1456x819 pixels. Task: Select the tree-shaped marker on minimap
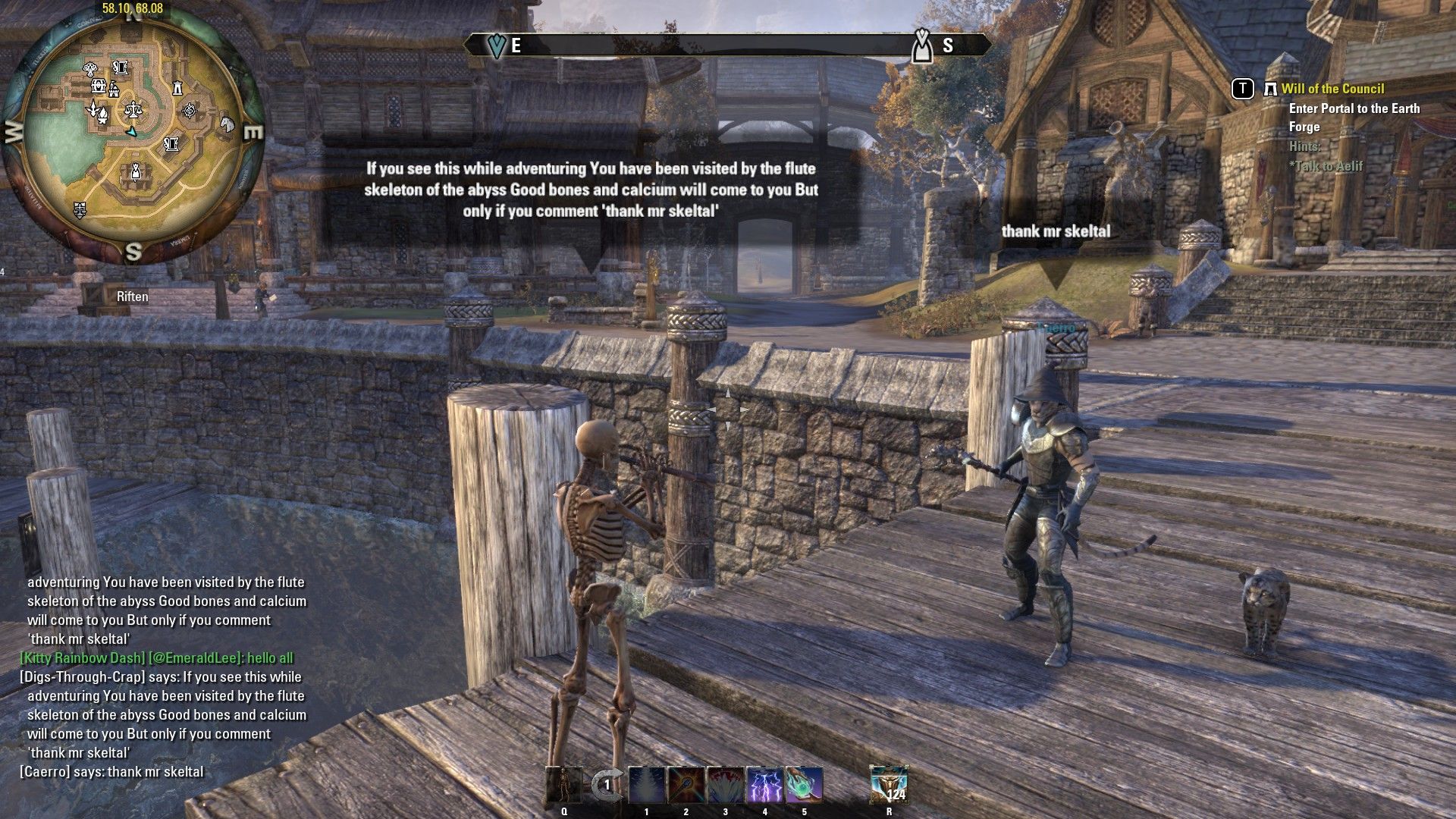[89, 68]
